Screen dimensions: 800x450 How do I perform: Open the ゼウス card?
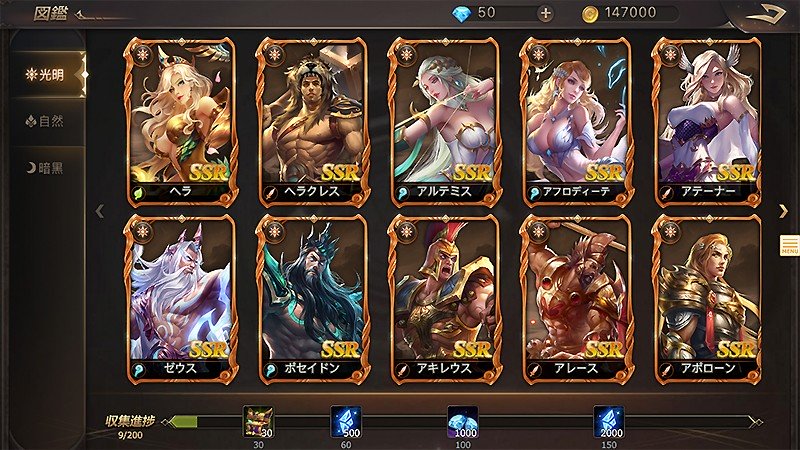pyautogui.click(x=180, y=298)
